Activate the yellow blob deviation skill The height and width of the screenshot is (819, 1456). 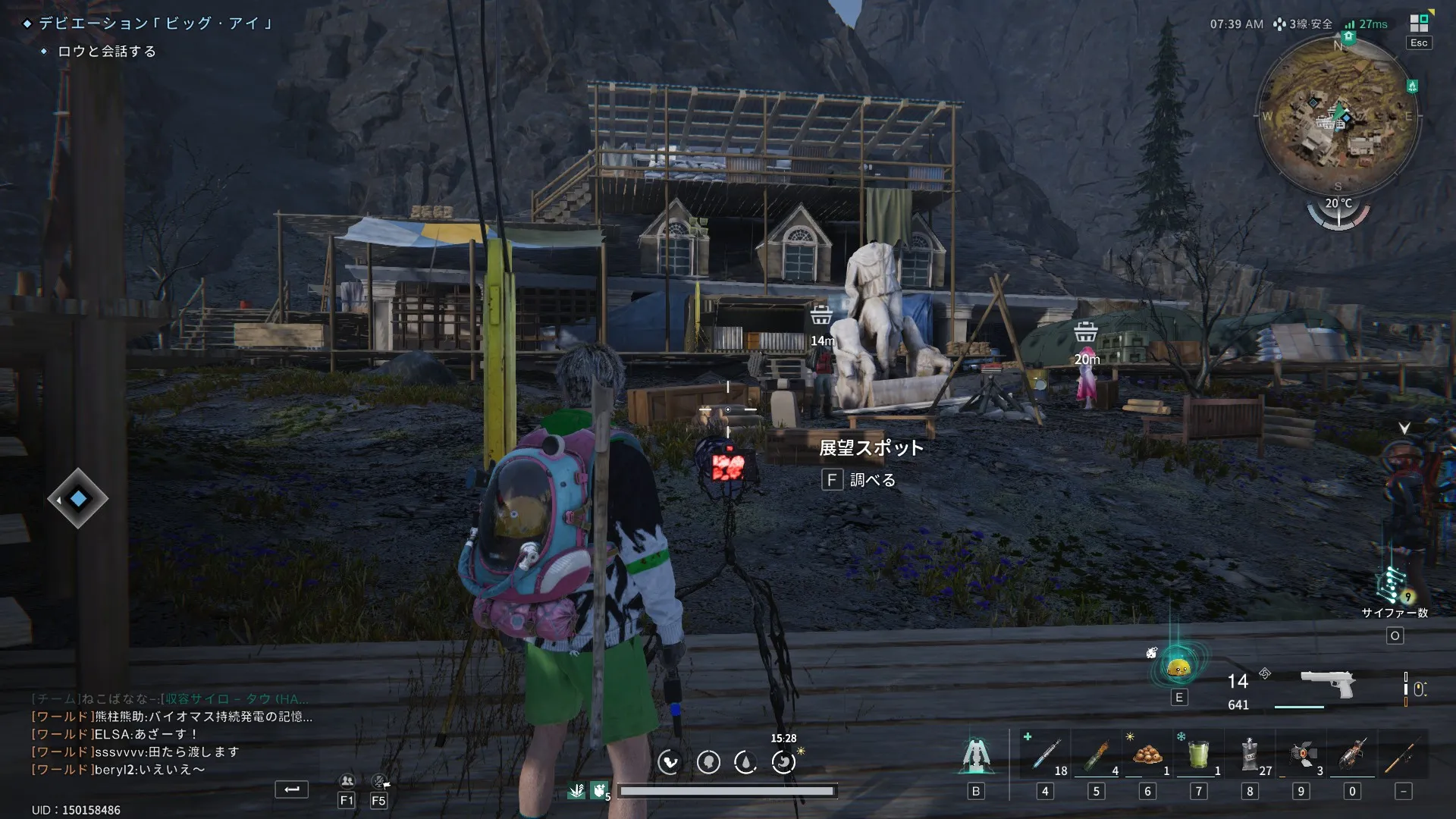click(1178, 668)
